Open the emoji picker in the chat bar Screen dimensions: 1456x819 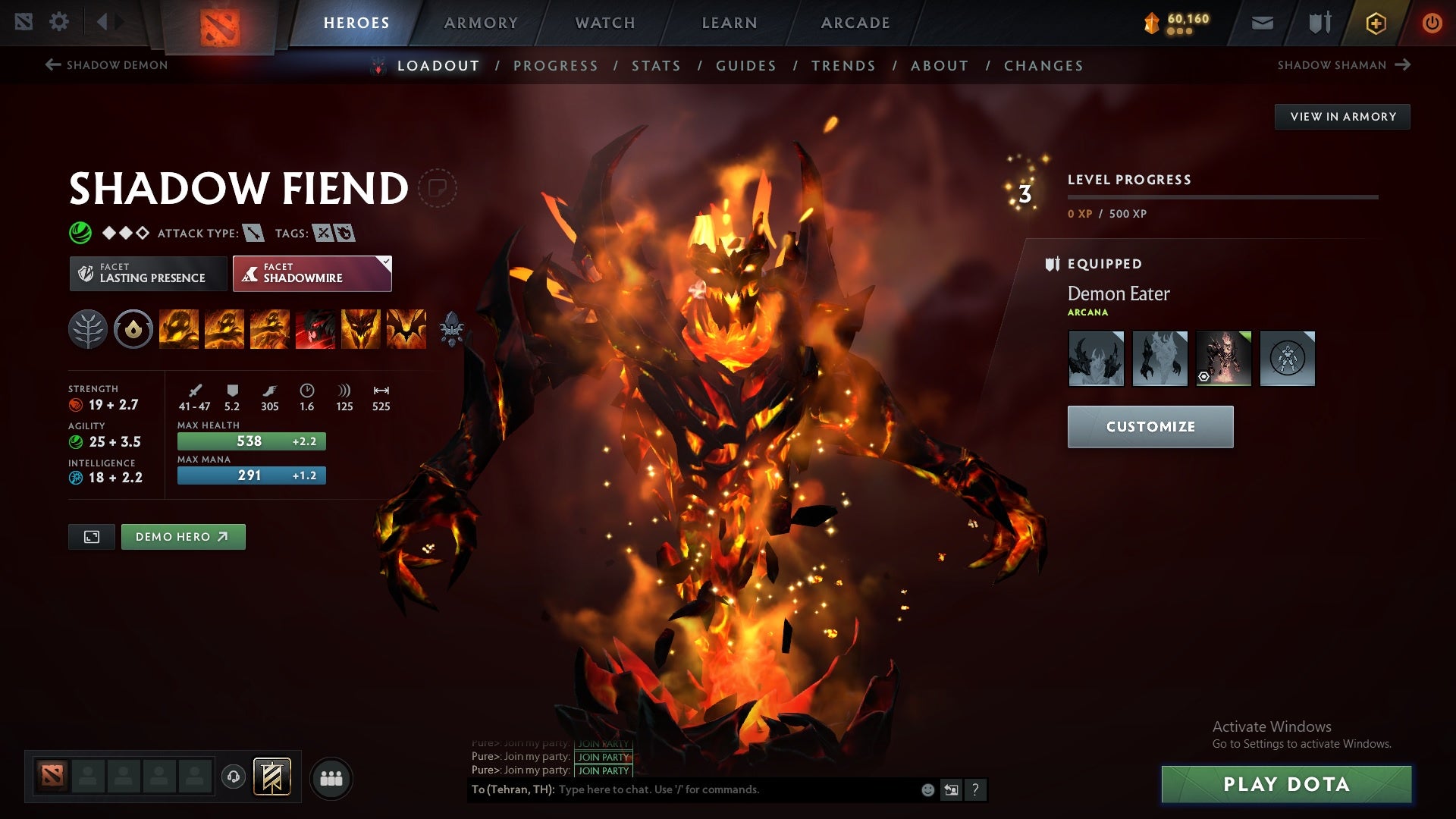(927, 789)
